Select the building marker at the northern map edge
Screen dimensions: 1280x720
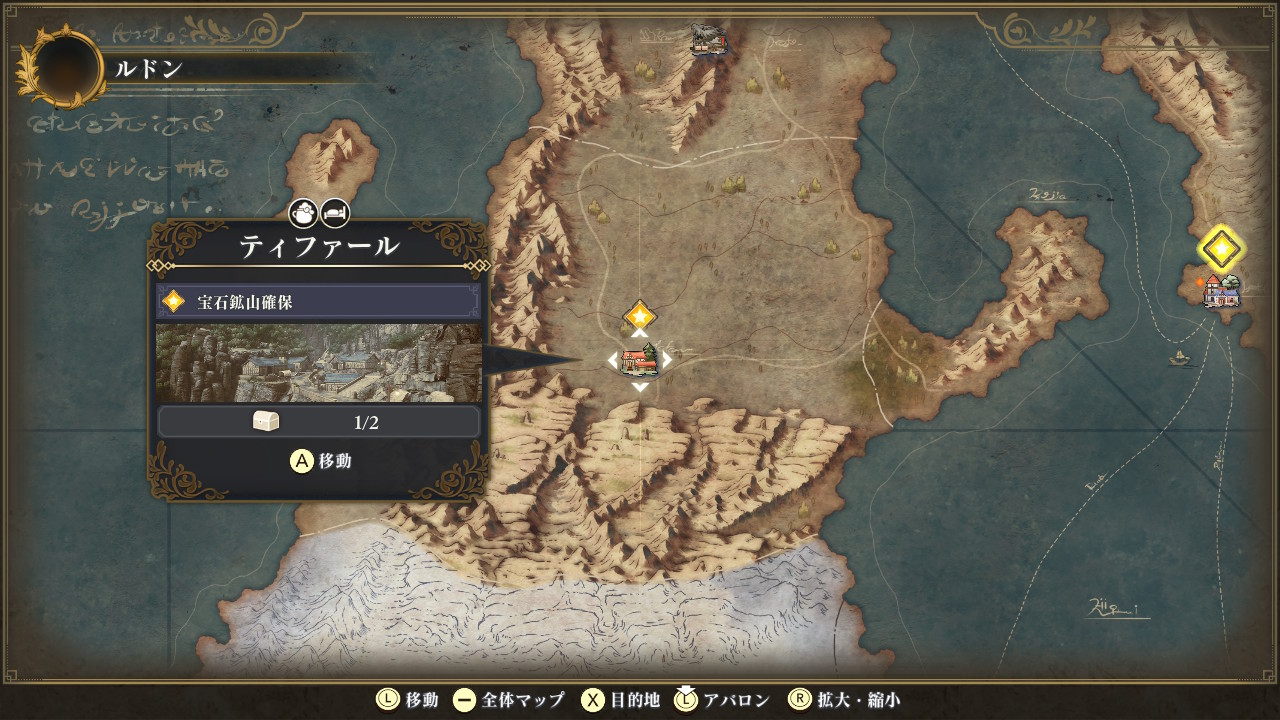[x=709, y=41]
